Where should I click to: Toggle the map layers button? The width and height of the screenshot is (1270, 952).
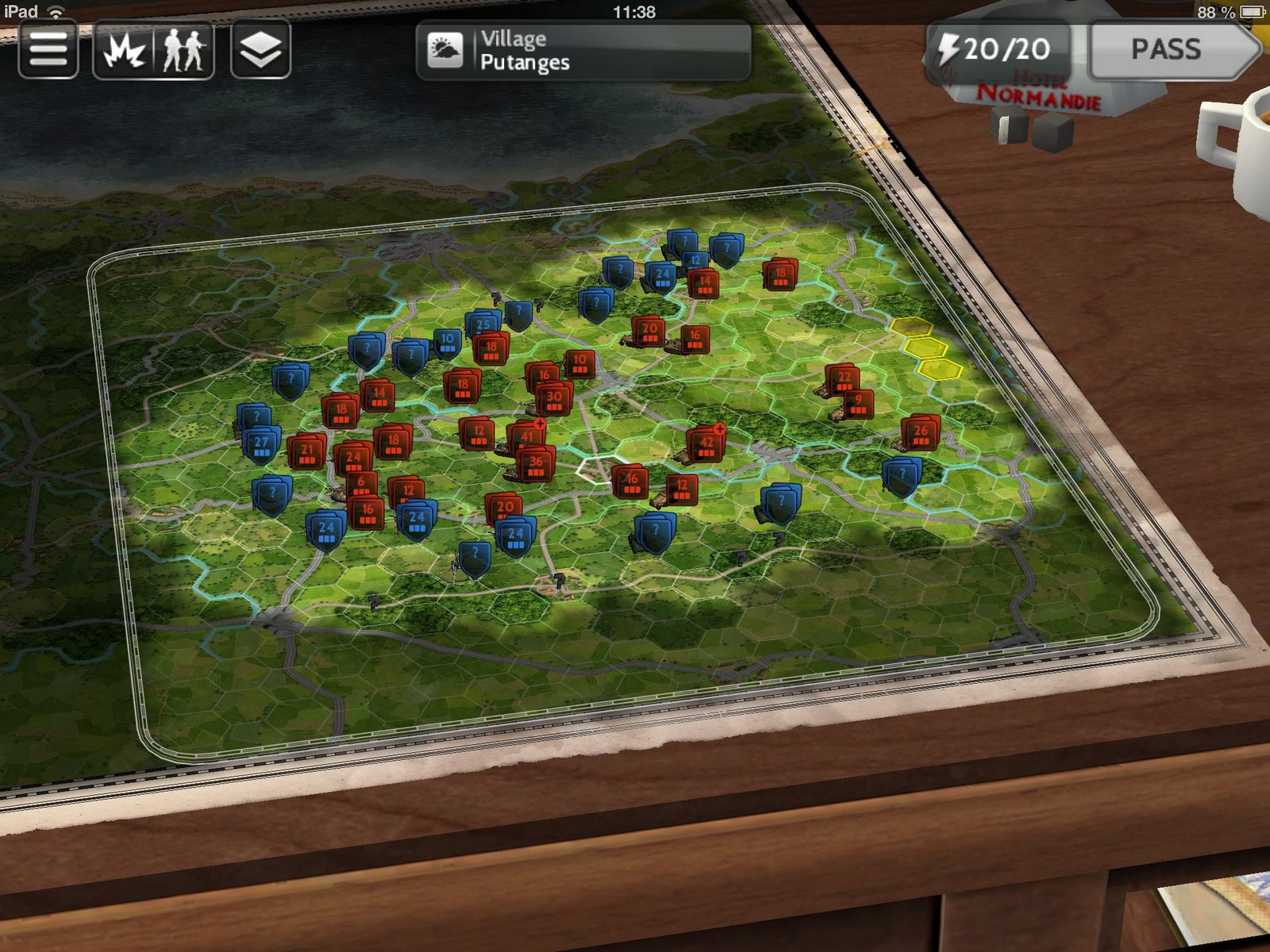click(x=260, y=51)
